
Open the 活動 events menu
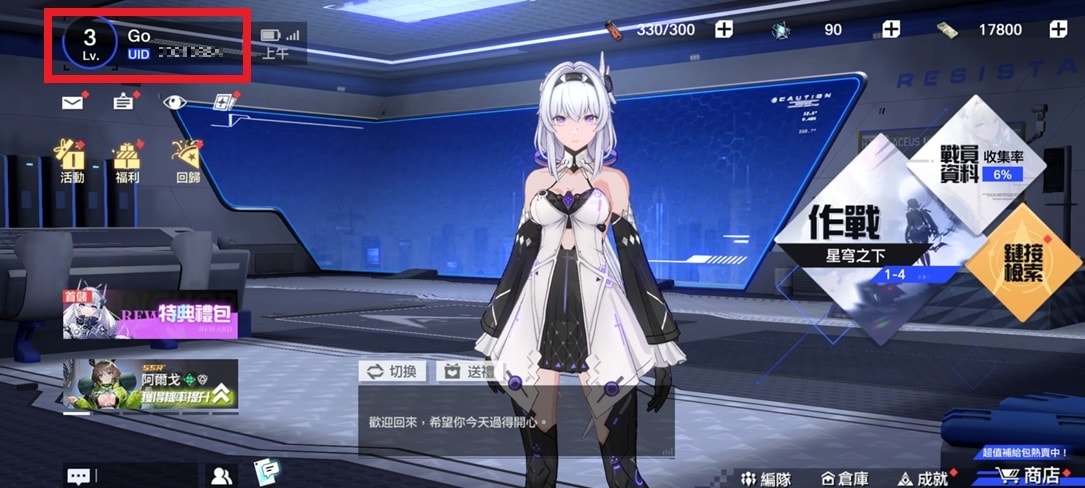72,159
